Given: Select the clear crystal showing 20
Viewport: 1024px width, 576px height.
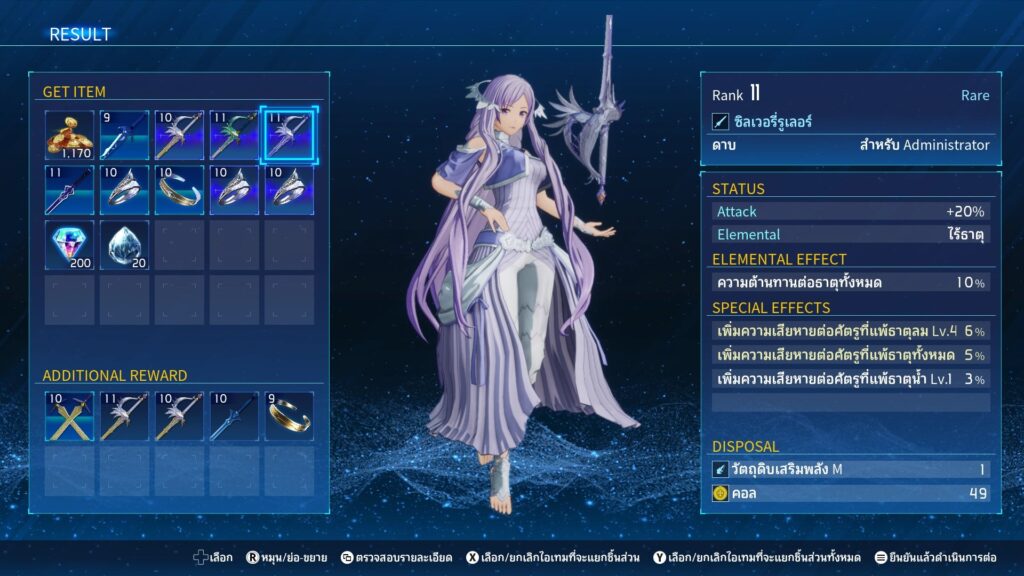Looking at the screenshot, I should (x=124, y=246).
